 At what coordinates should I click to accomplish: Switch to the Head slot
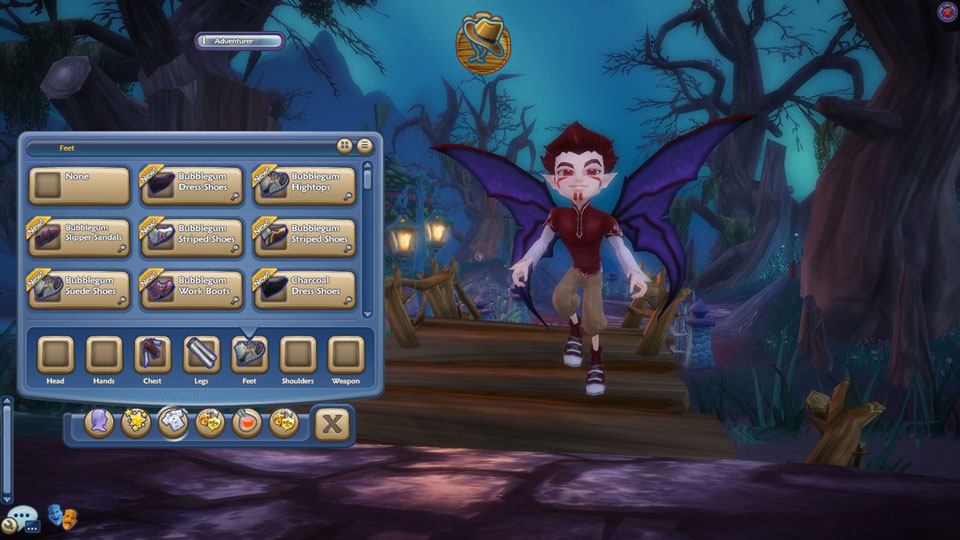click(x=55, y=355)
